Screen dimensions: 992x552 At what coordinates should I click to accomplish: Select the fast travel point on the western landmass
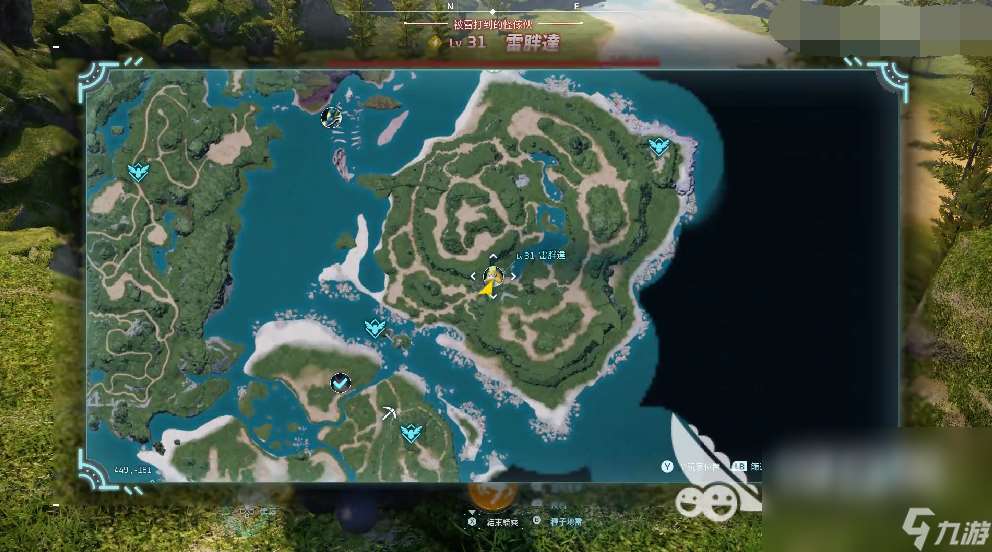pos(138,172)
